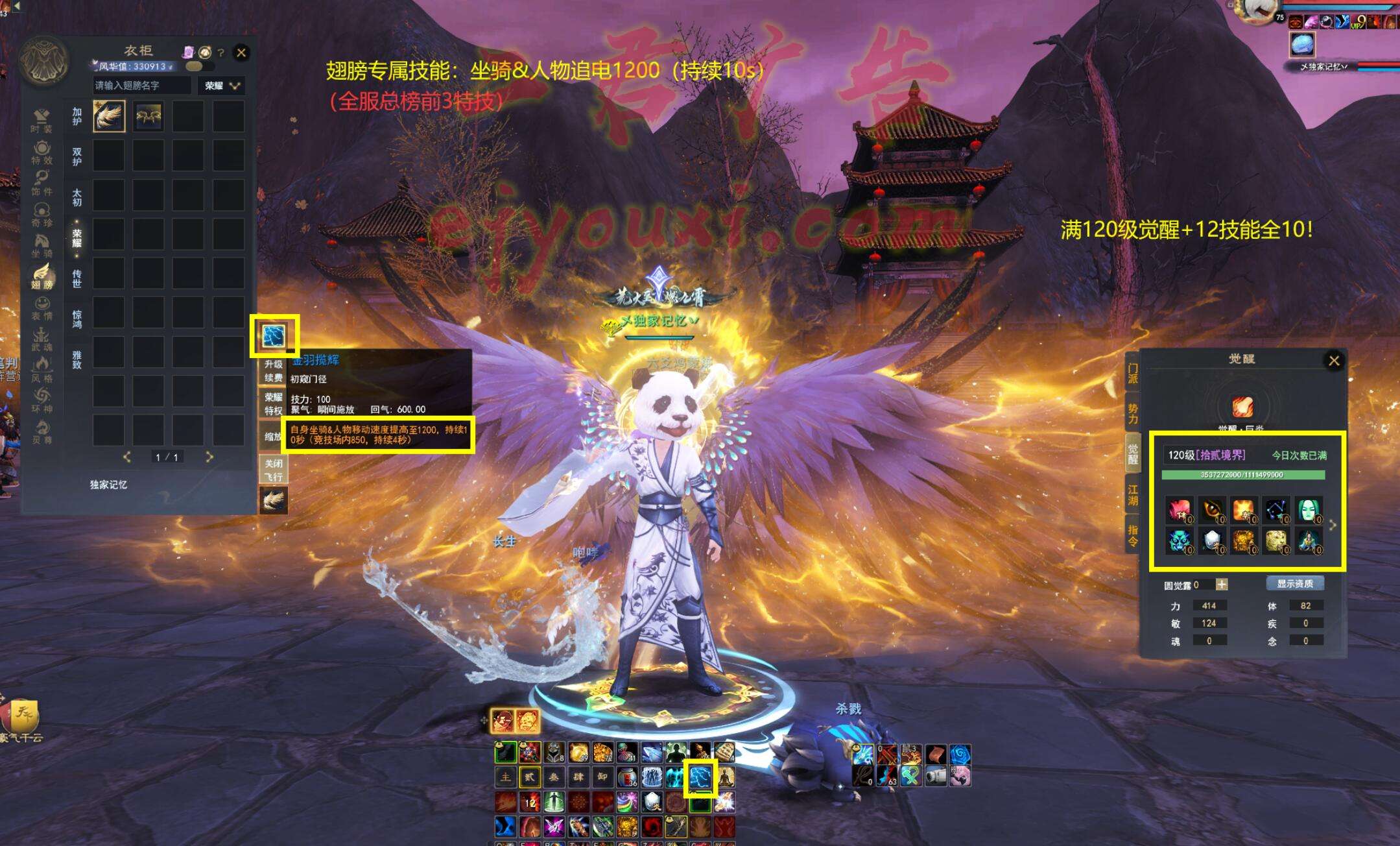
Task: Click the 升级续费 upgrade renew button
Action: click(273, 370)
